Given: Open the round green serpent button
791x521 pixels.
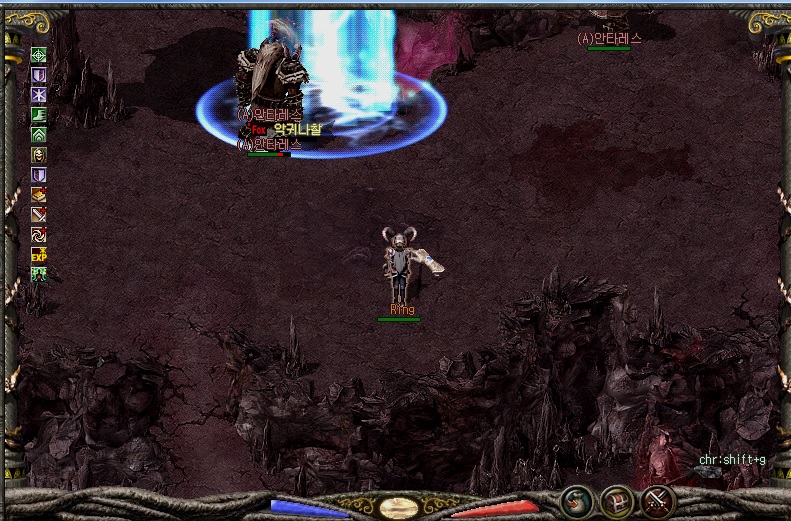Looking at the screenshot, I should point(575,499).
